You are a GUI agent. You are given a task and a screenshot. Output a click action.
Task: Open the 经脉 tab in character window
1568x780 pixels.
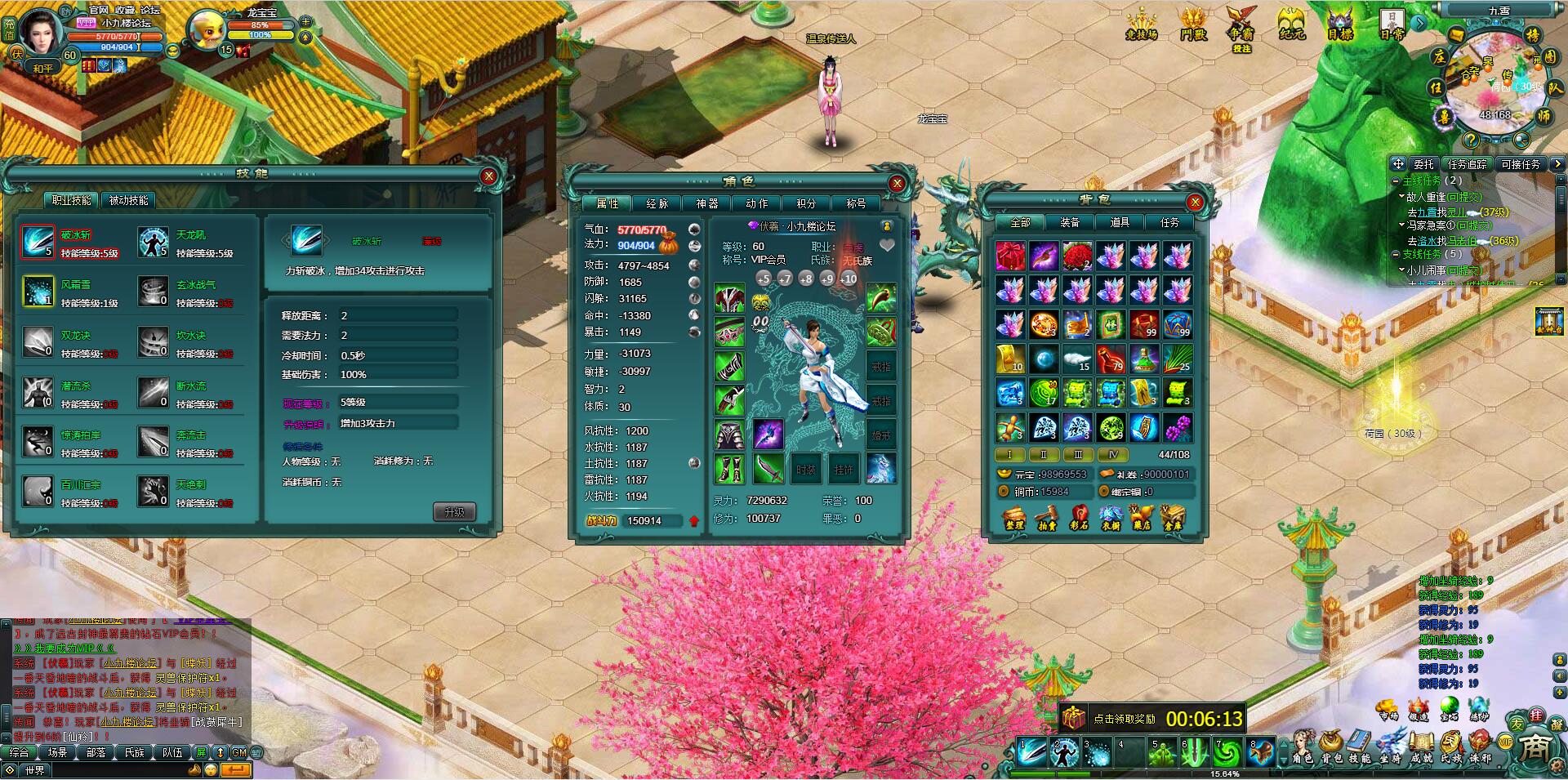pos(658,203)
